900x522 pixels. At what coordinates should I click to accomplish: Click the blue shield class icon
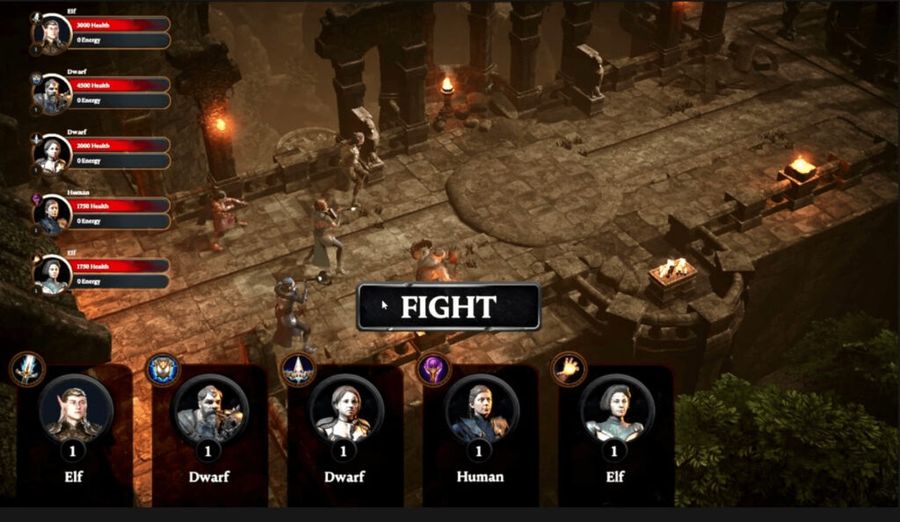[163, 369]
